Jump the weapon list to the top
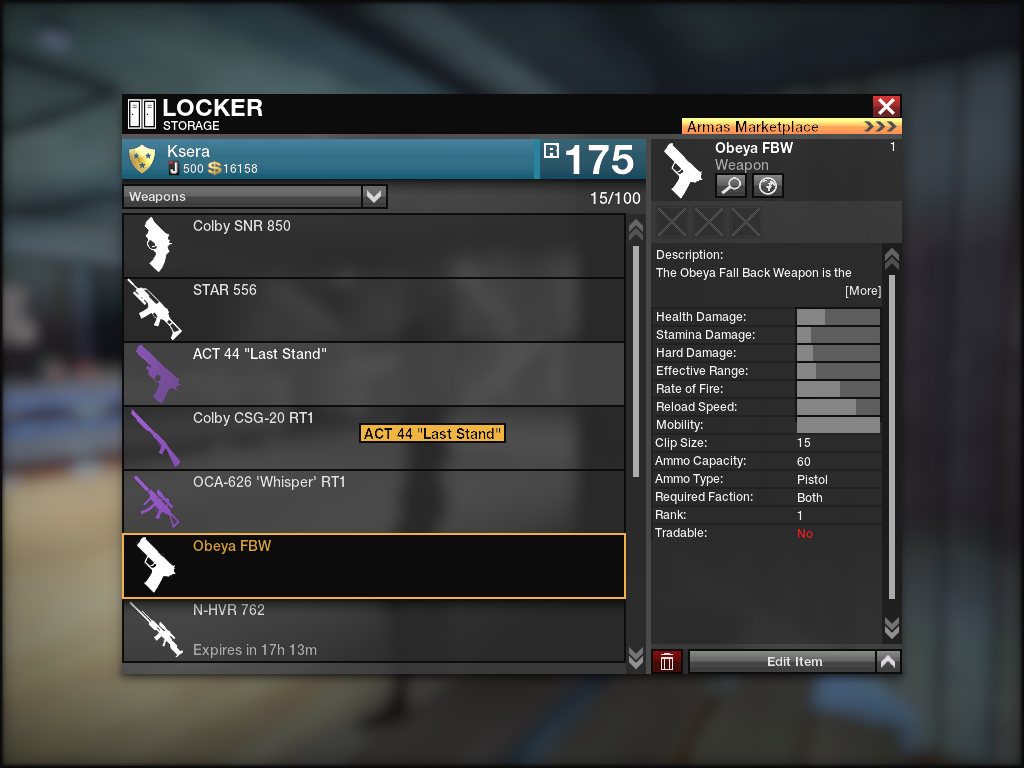The image size is (1024, 768). [635, 230]
